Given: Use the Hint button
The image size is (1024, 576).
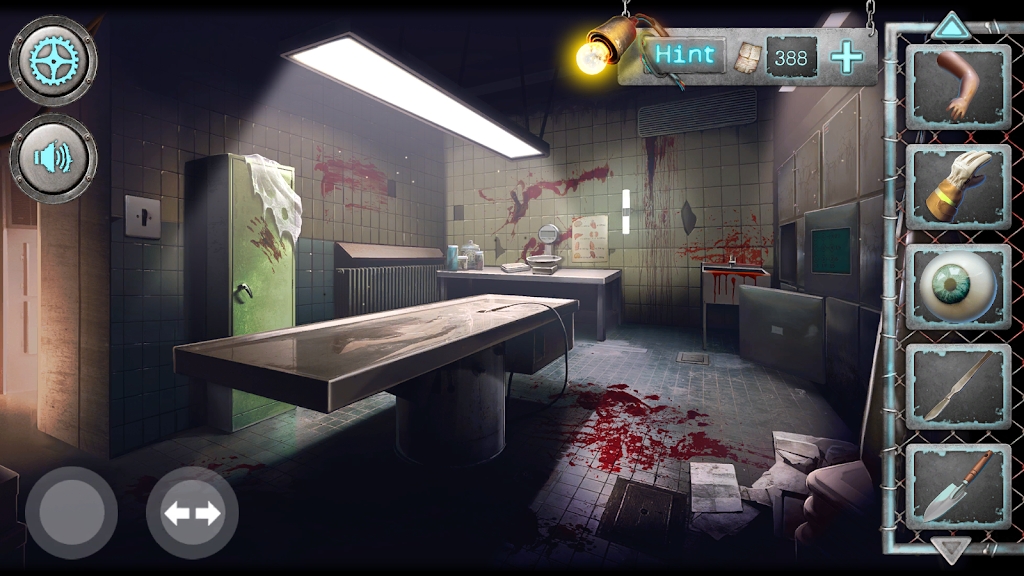Looking at the screenshot, I should (x=687, y=55).
